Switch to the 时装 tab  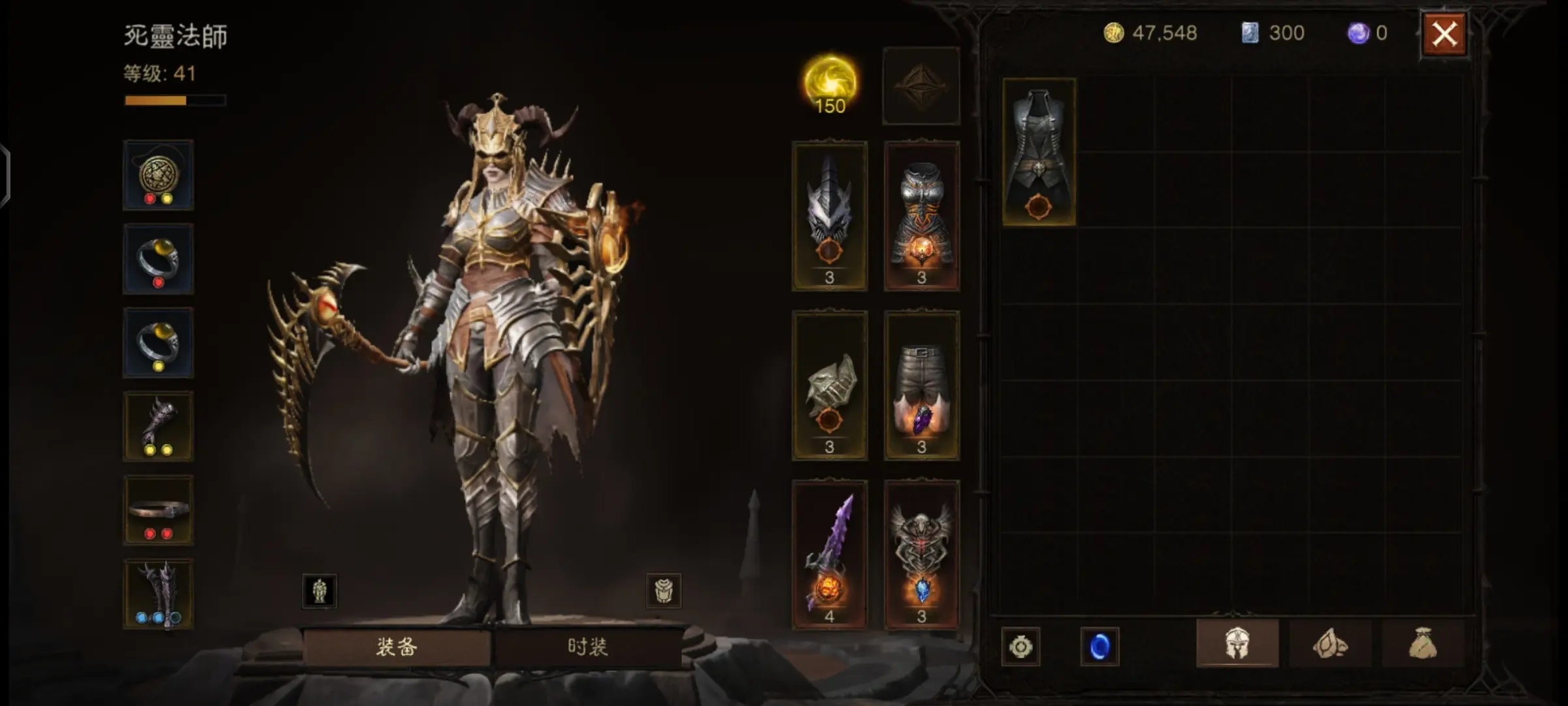[587, 647]
